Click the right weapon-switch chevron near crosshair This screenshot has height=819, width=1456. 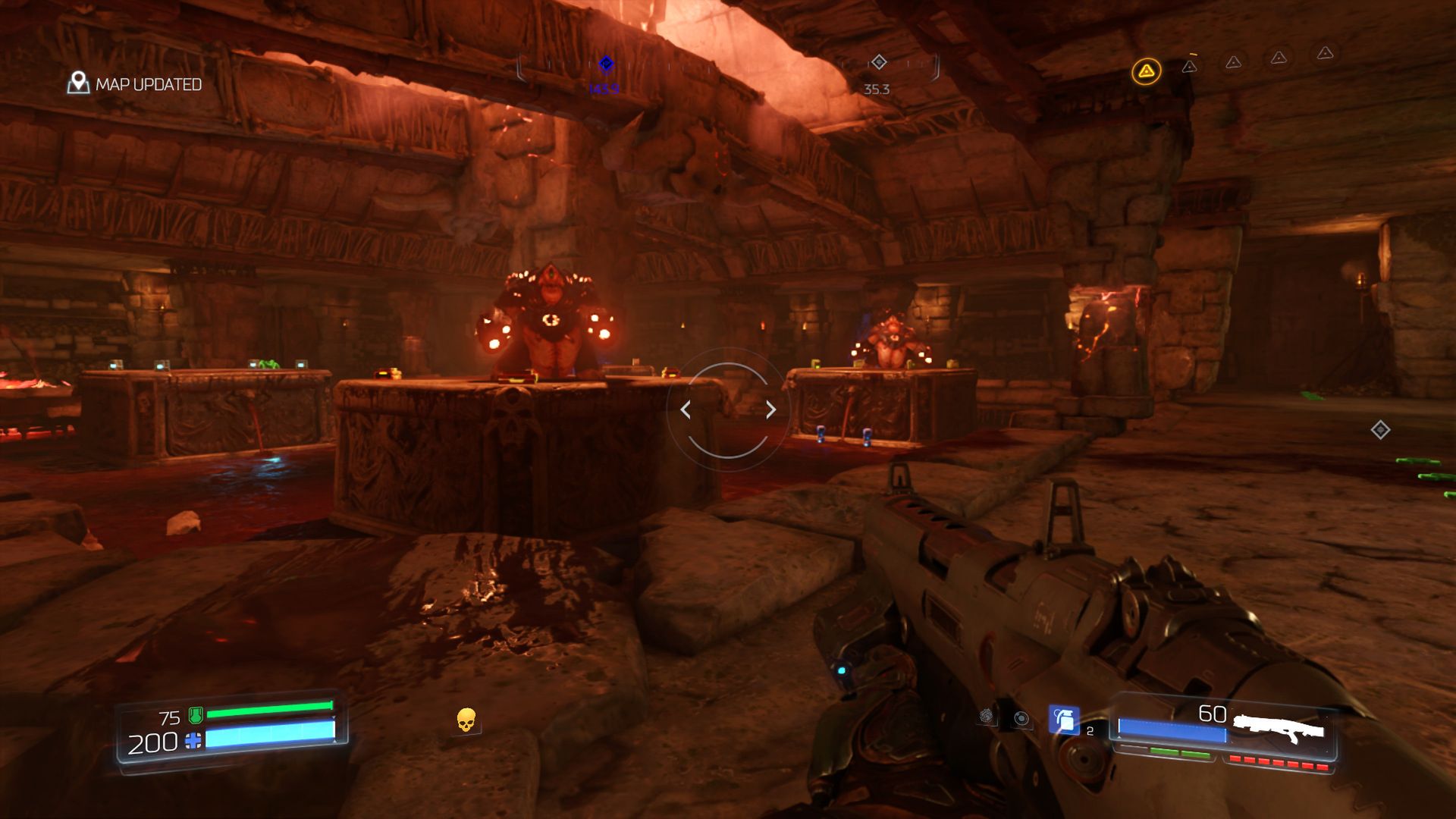[771, 409]
